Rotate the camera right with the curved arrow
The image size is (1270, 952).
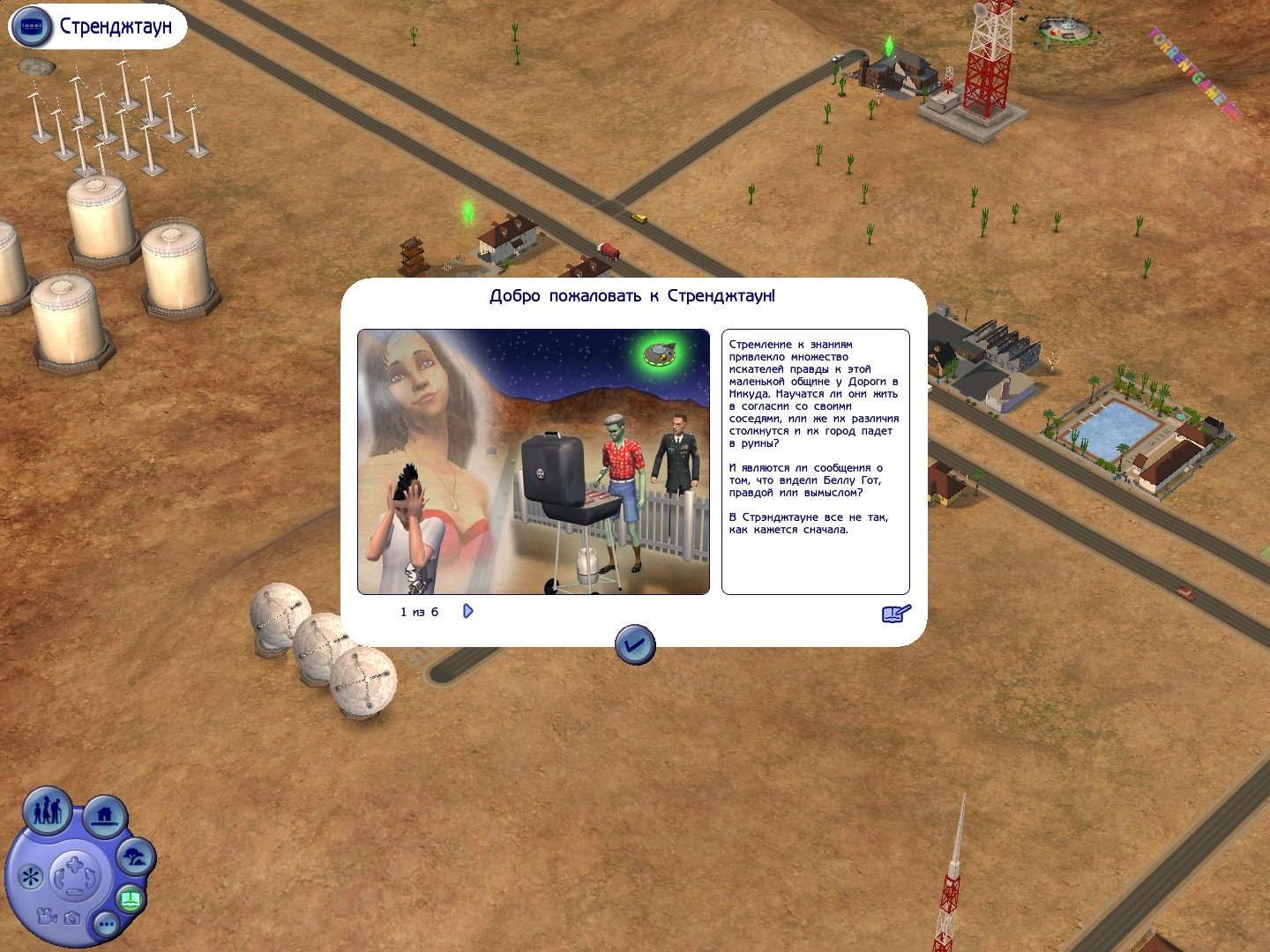coord(91,878)
